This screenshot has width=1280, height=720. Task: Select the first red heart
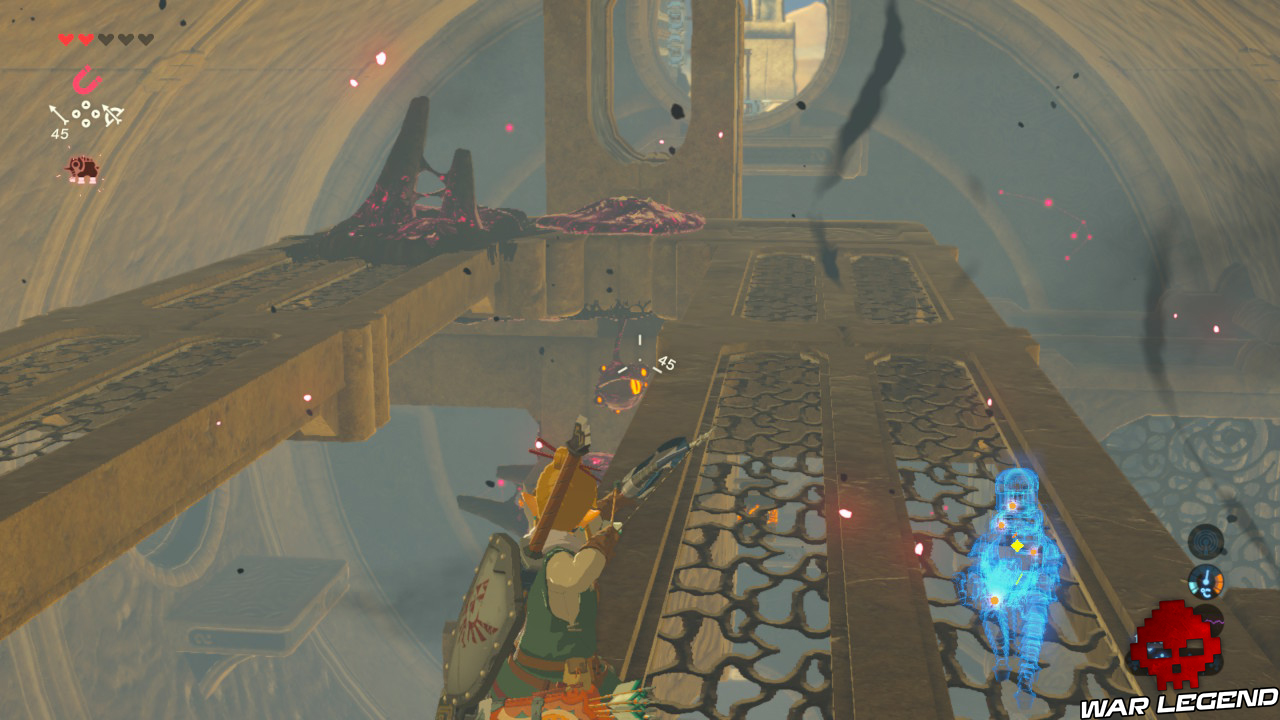pyautogui.click(x=65, y=38)
